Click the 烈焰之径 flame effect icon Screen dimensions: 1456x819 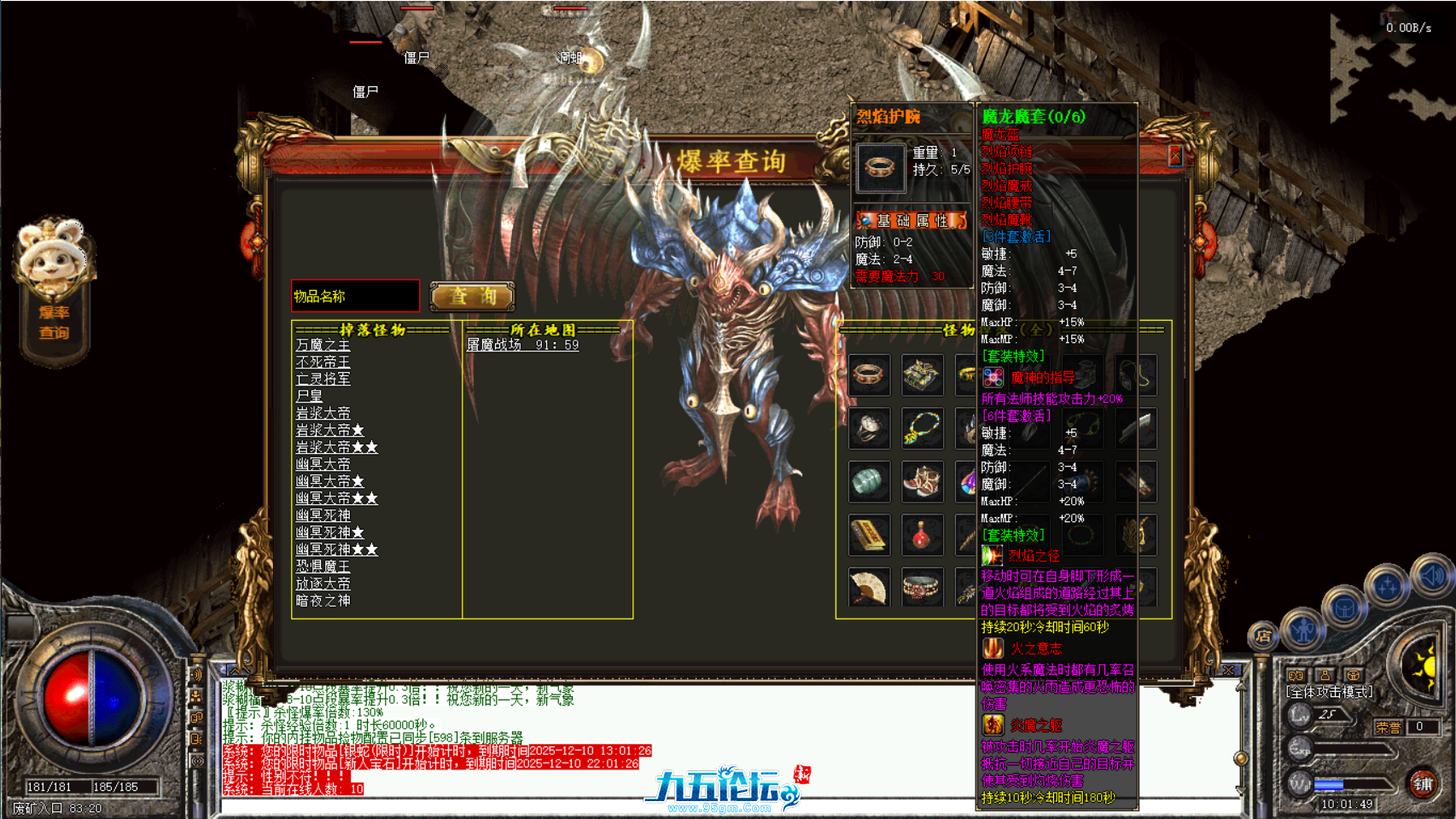pos(993,555)
